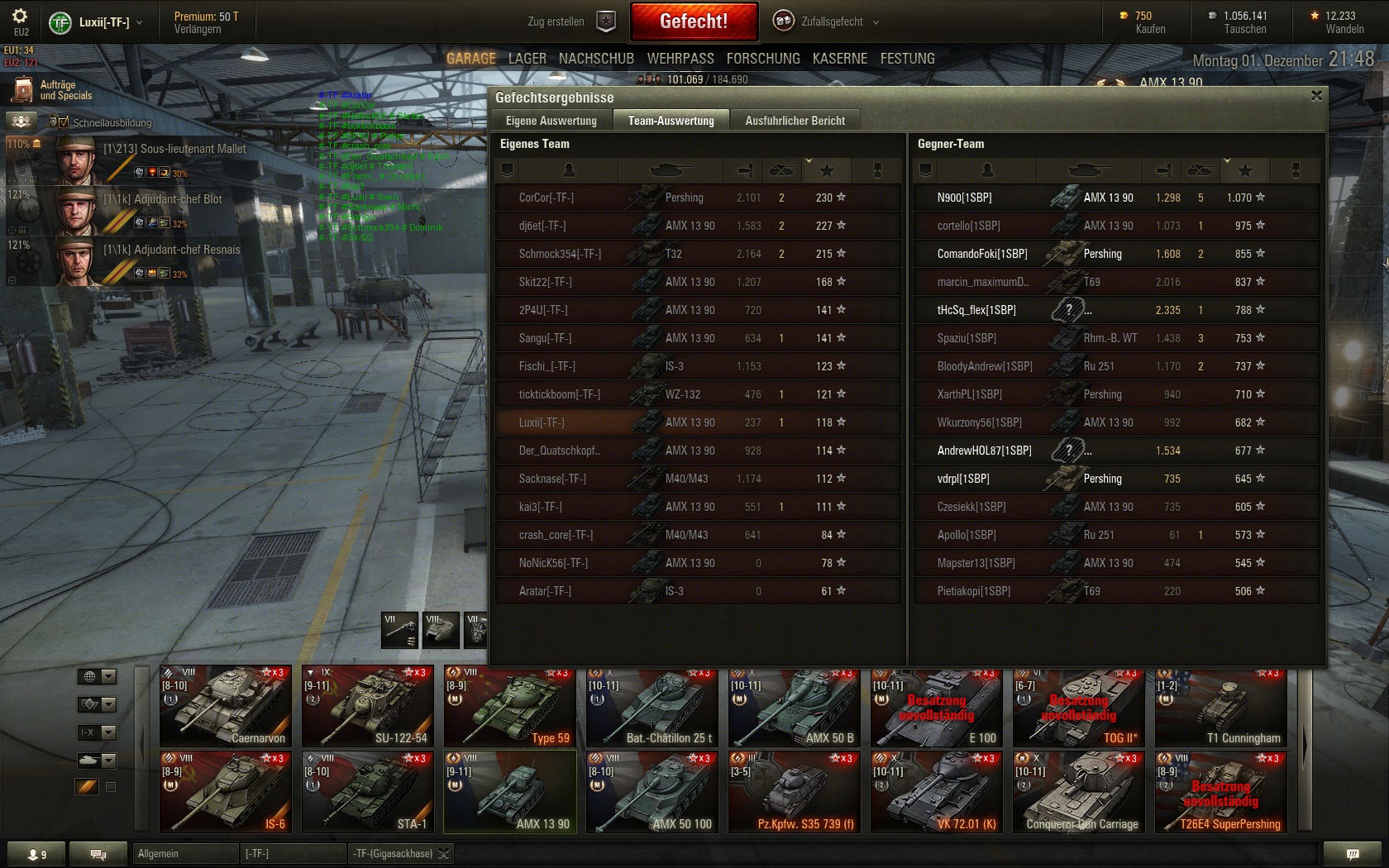The height and width of the screenshot is (868, 1389).
Task: Create a platoon via Zug erstellen
Action: [571, 21]
